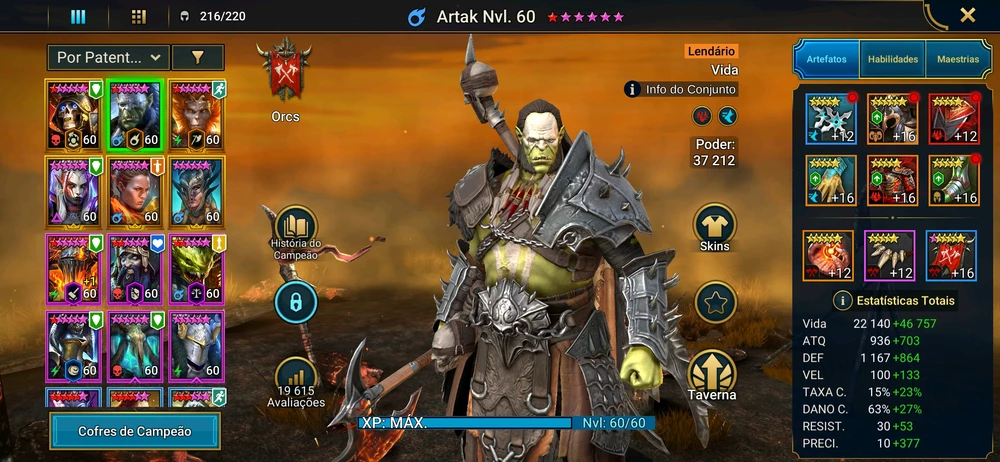This screenshot has width=1000, height=462.
Task: Select the Artefatos tab
Action: [x=826, y=60]
